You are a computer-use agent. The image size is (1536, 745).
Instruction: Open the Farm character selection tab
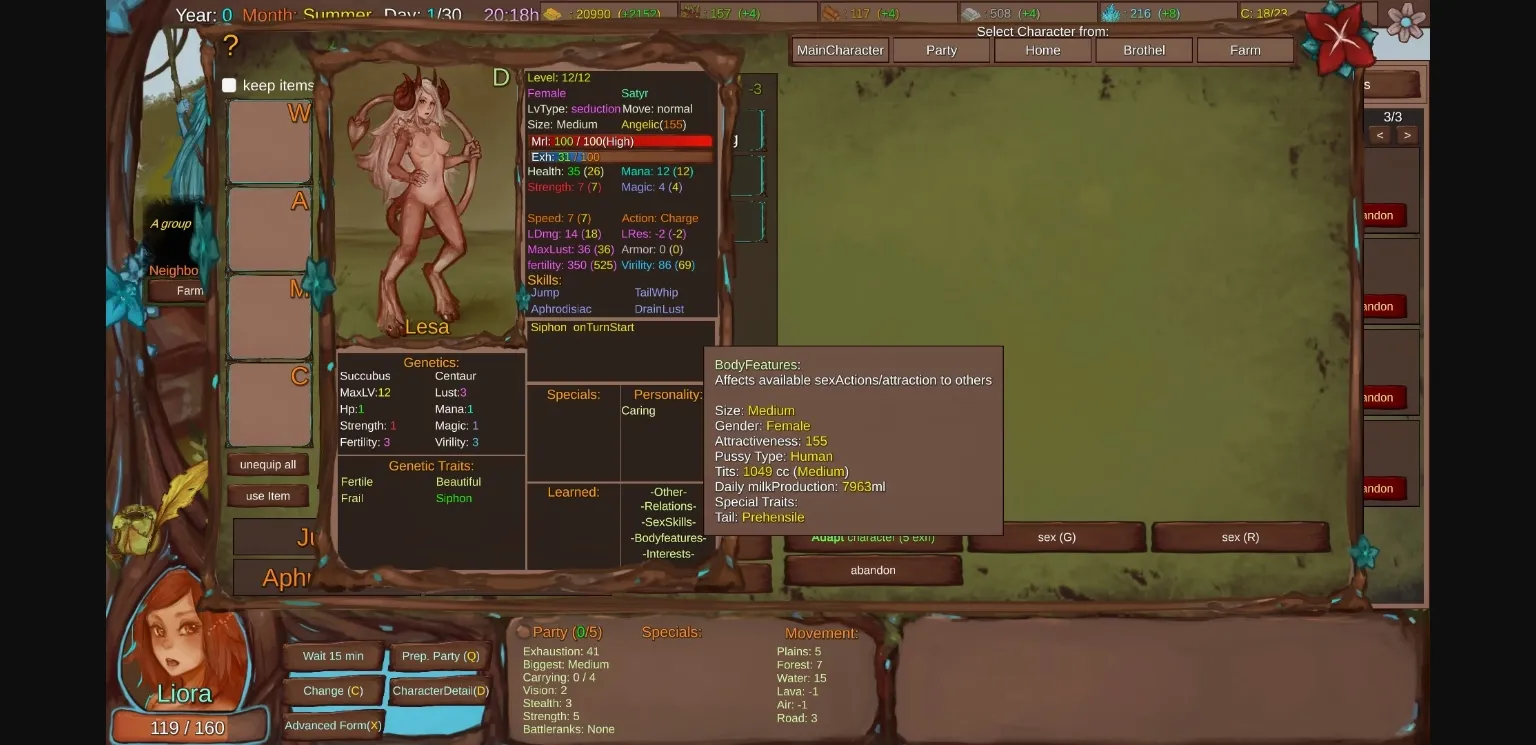point(1246,50)
